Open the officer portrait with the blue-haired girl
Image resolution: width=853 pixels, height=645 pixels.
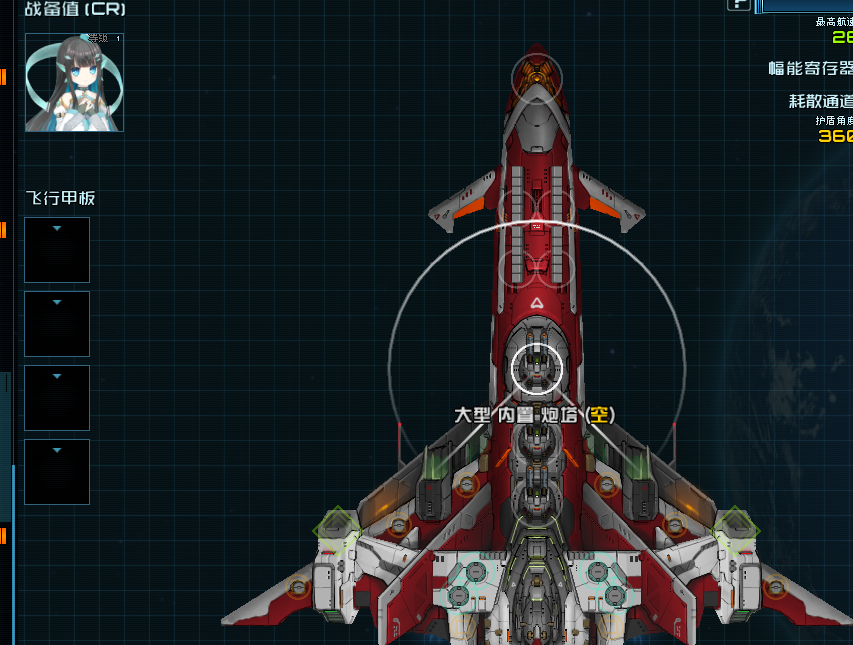[x=74, y=82]
